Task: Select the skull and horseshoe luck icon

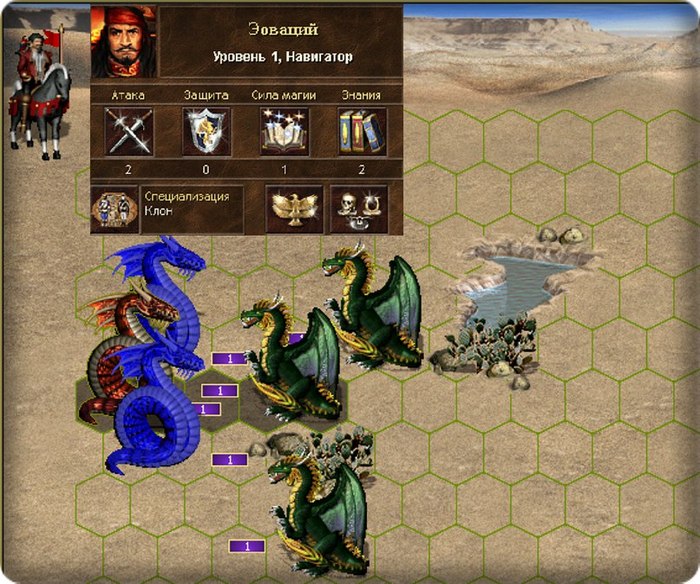Action: [x=358, y=208]
